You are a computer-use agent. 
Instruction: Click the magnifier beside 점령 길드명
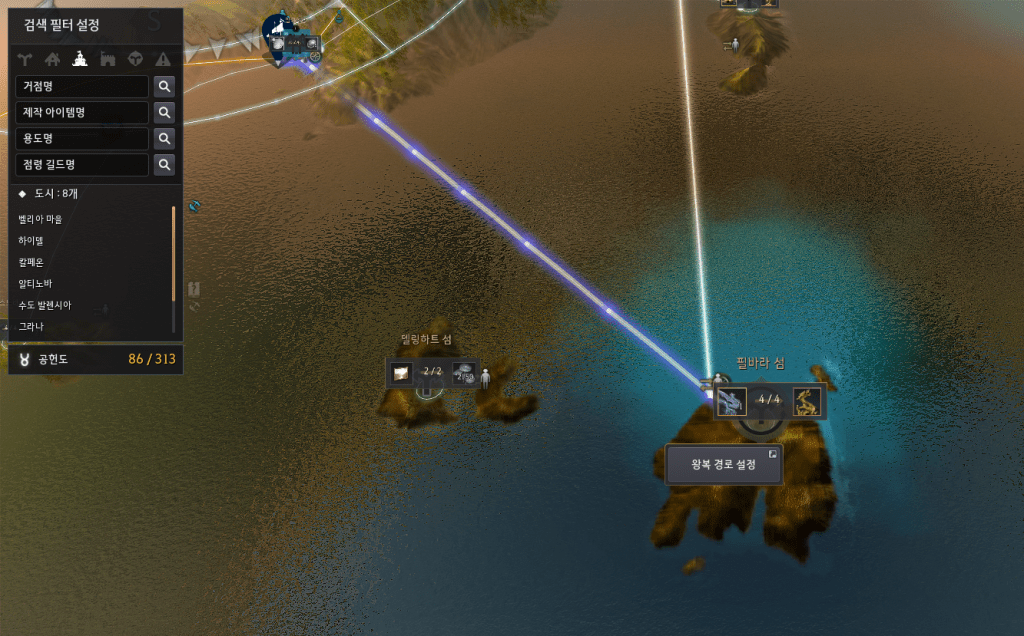pyautogui.click(x=164, y=165)
